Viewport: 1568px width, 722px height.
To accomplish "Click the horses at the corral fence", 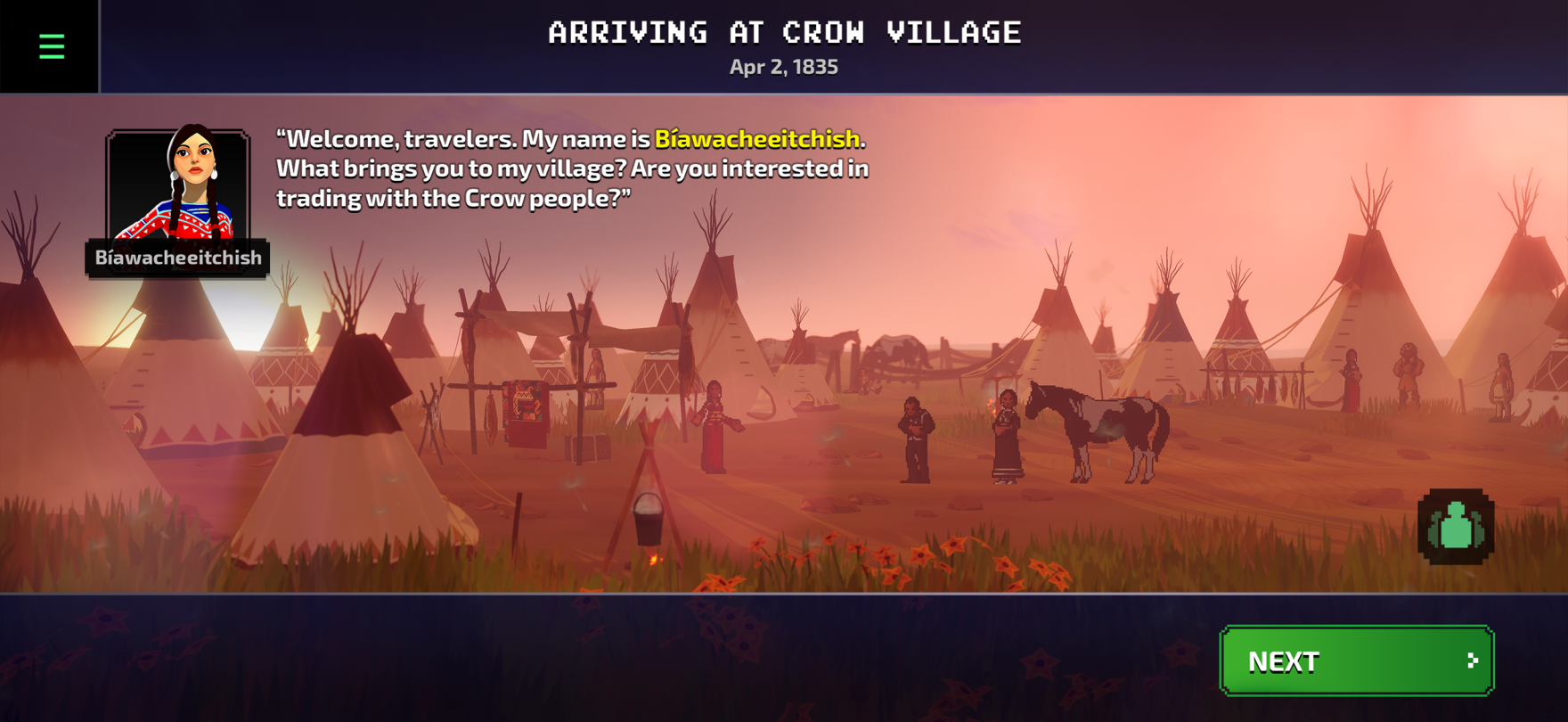I will click(x=864, y=348).
